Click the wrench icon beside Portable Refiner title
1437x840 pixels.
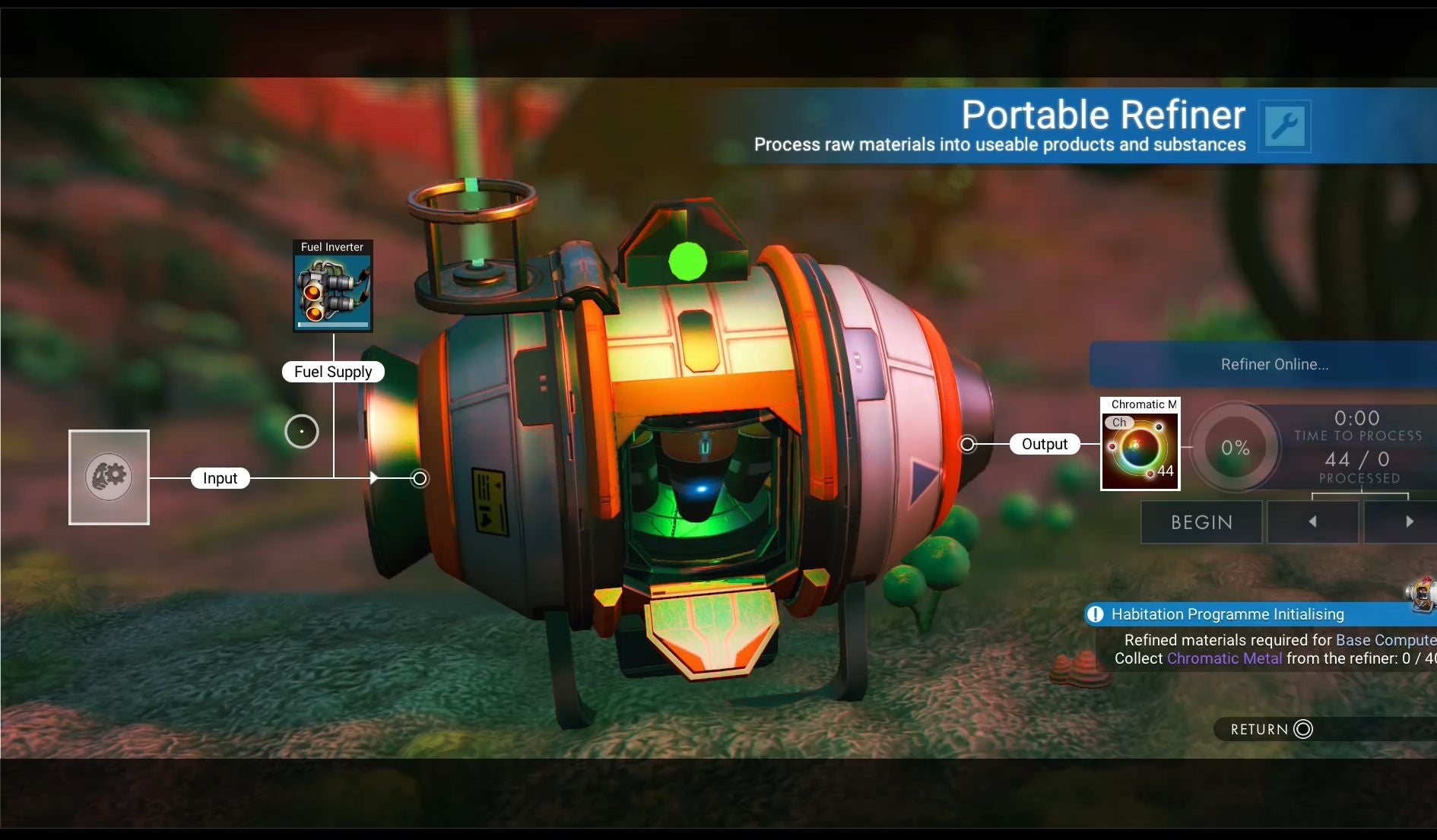click(x=1285, y=125)
